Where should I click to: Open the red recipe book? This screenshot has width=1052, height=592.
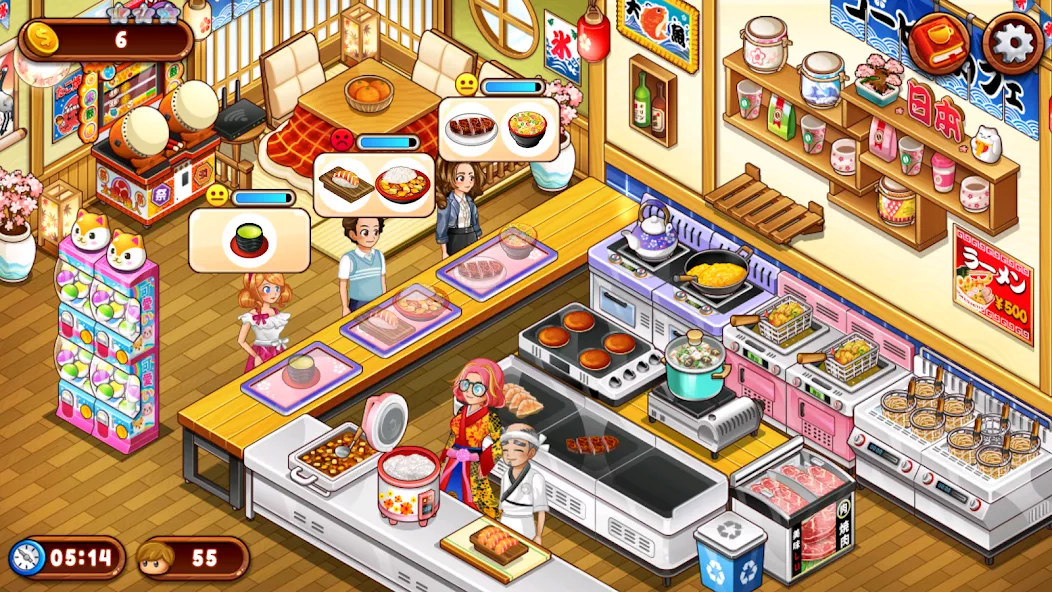(x=939, y=42)
